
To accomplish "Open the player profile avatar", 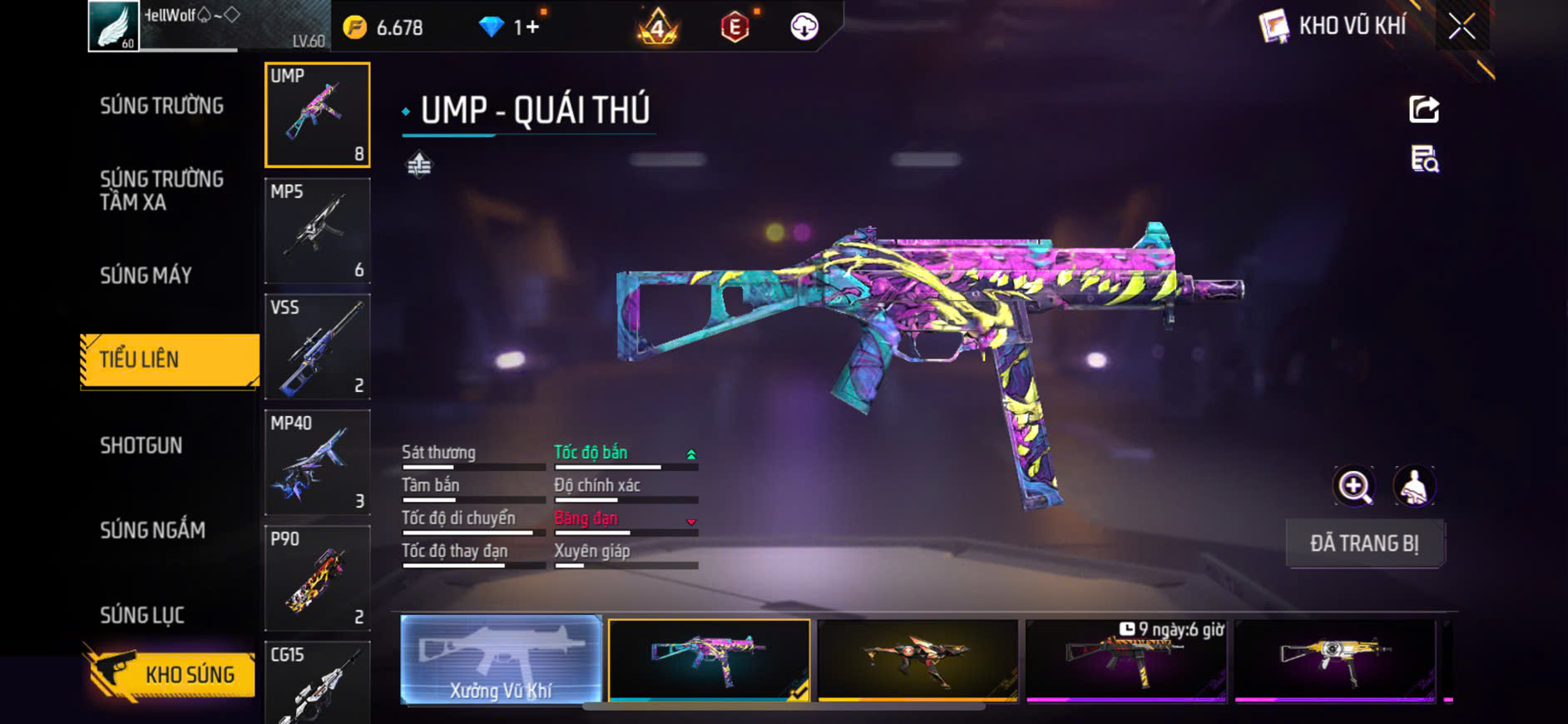I will pyautogui.click(x=114, y=26).
